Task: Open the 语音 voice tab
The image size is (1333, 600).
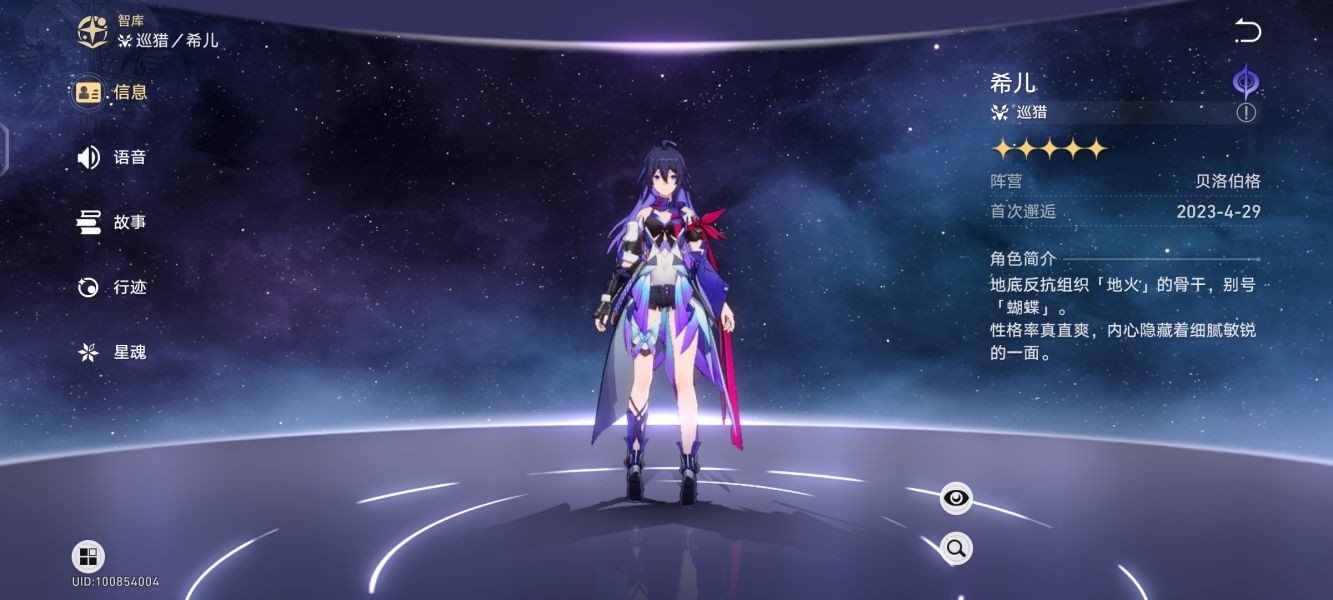Action: (112, 157)
